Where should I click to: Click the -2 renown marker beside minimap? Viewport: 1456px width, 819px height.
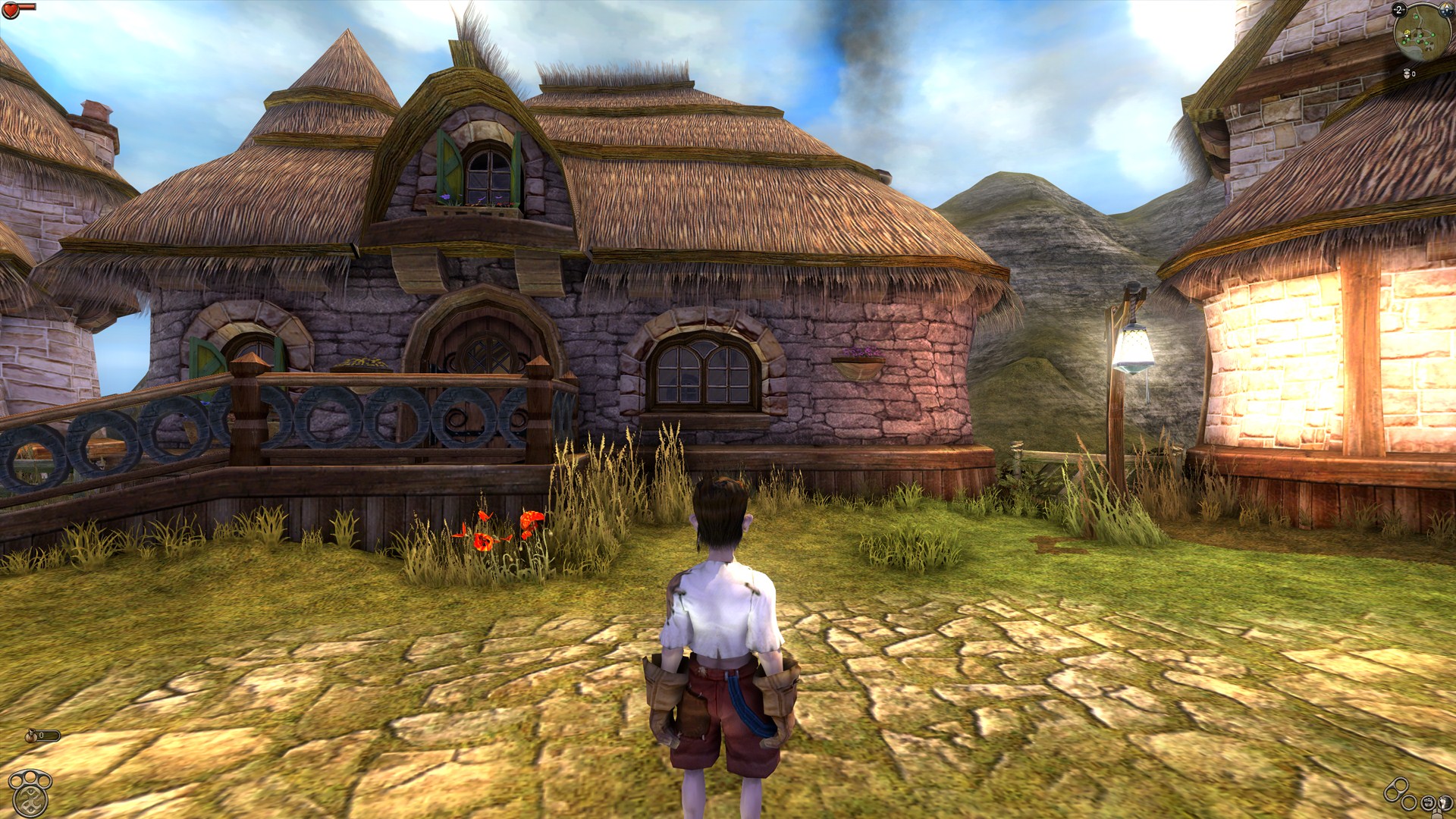1398,10
